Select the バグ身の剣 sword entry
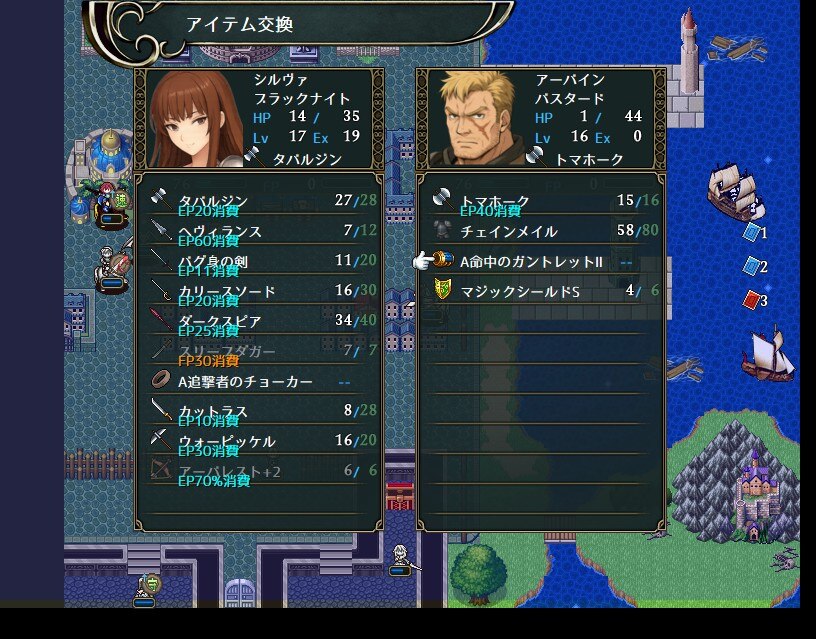The height and width of the screenshot is (639, 816). click(258, 261)
